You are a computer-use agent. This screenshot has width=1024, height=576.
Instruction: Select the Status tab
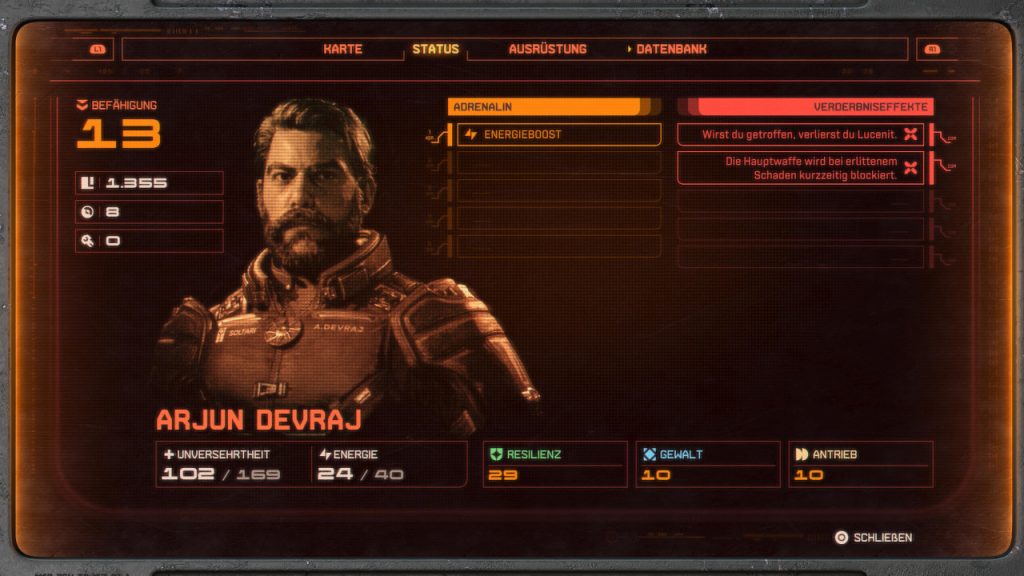(x=435, y=49)
